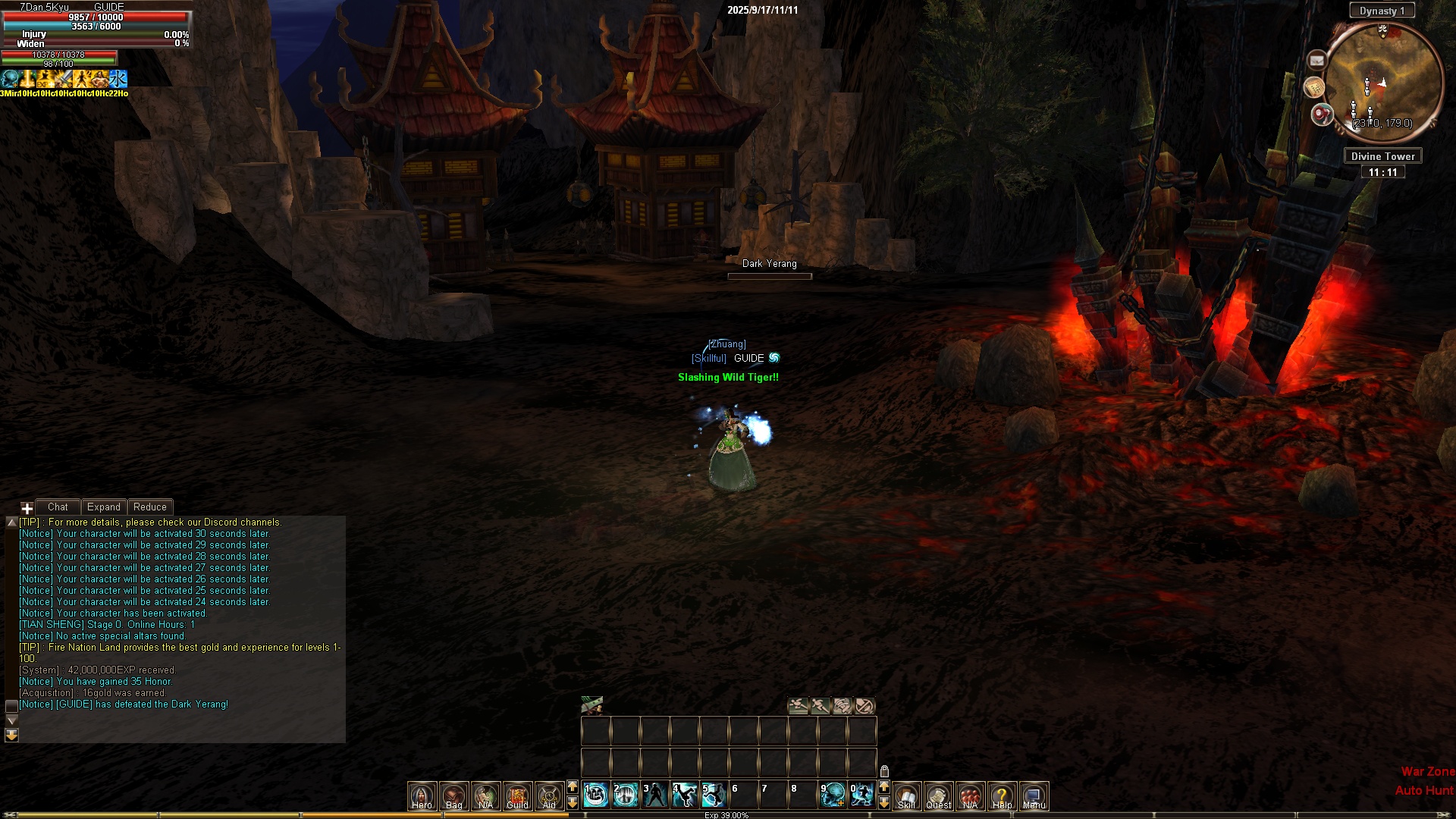Click the hotbar lock icon
The height and width of the screenshot is (819, 1456).
coord(884,771)
